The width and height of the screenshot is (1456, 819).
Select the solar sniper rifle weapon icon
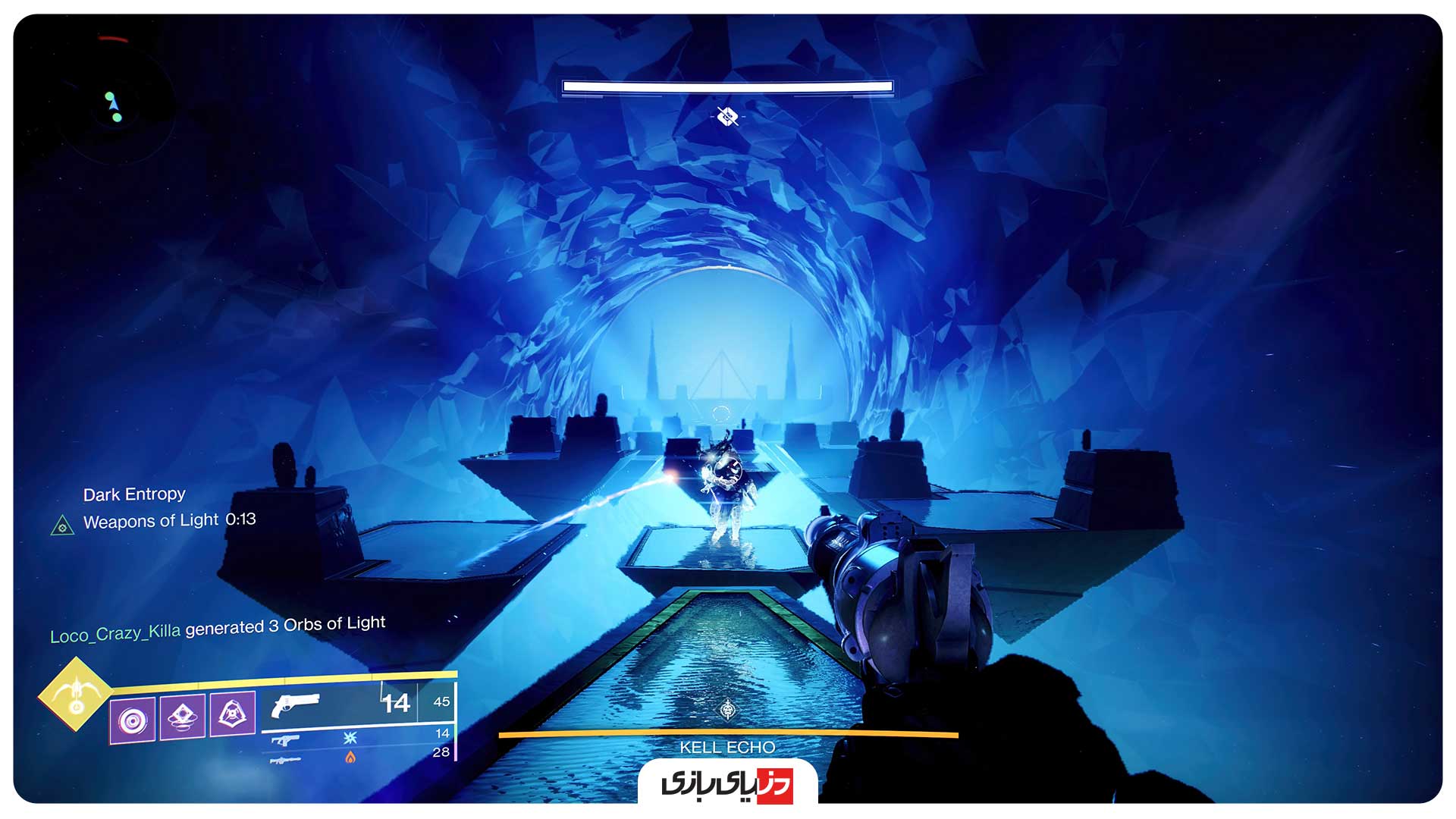[x=285, y=761]
